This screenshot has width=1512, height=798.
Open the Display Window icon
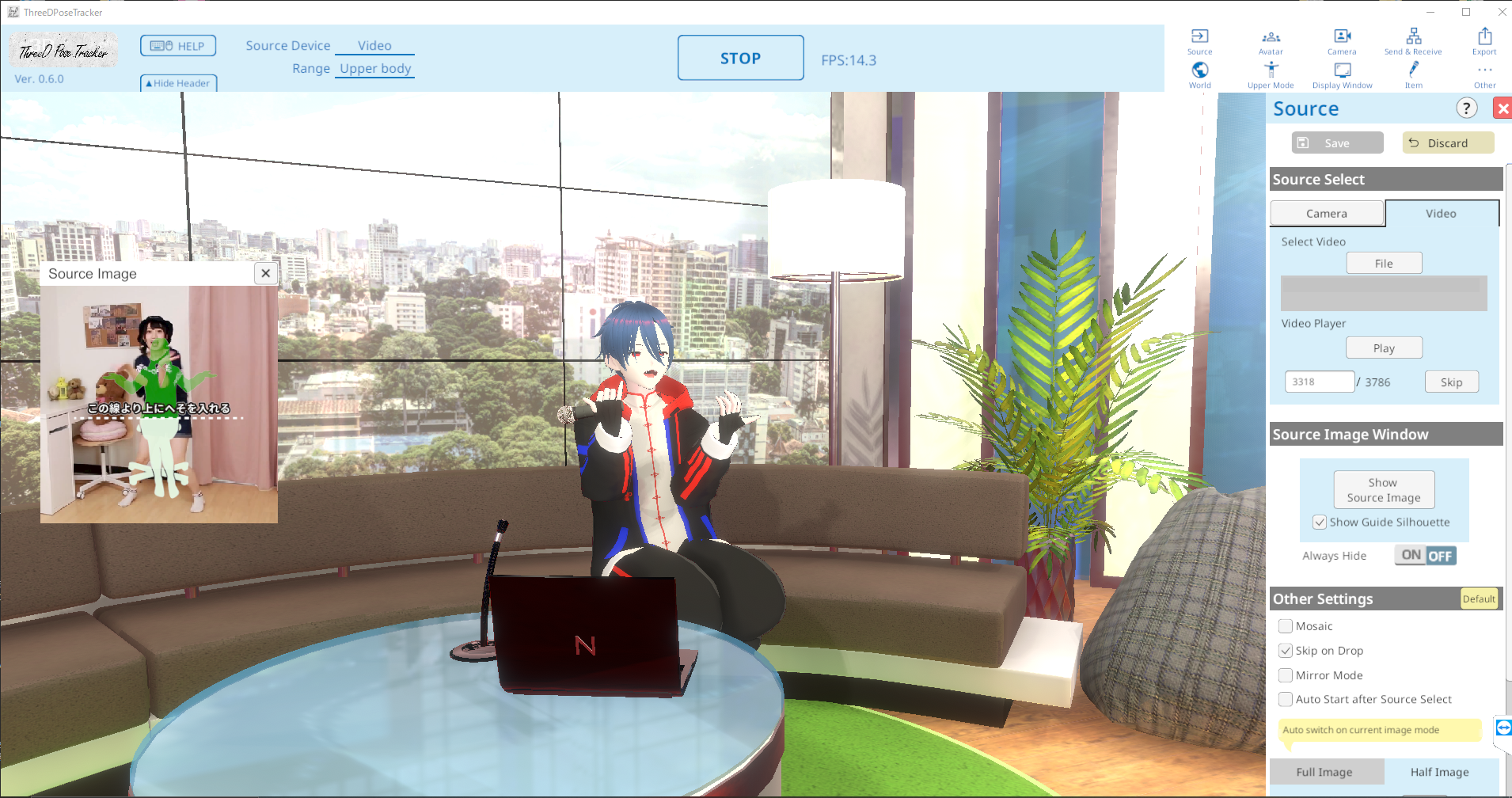[x=1340, y=74]
